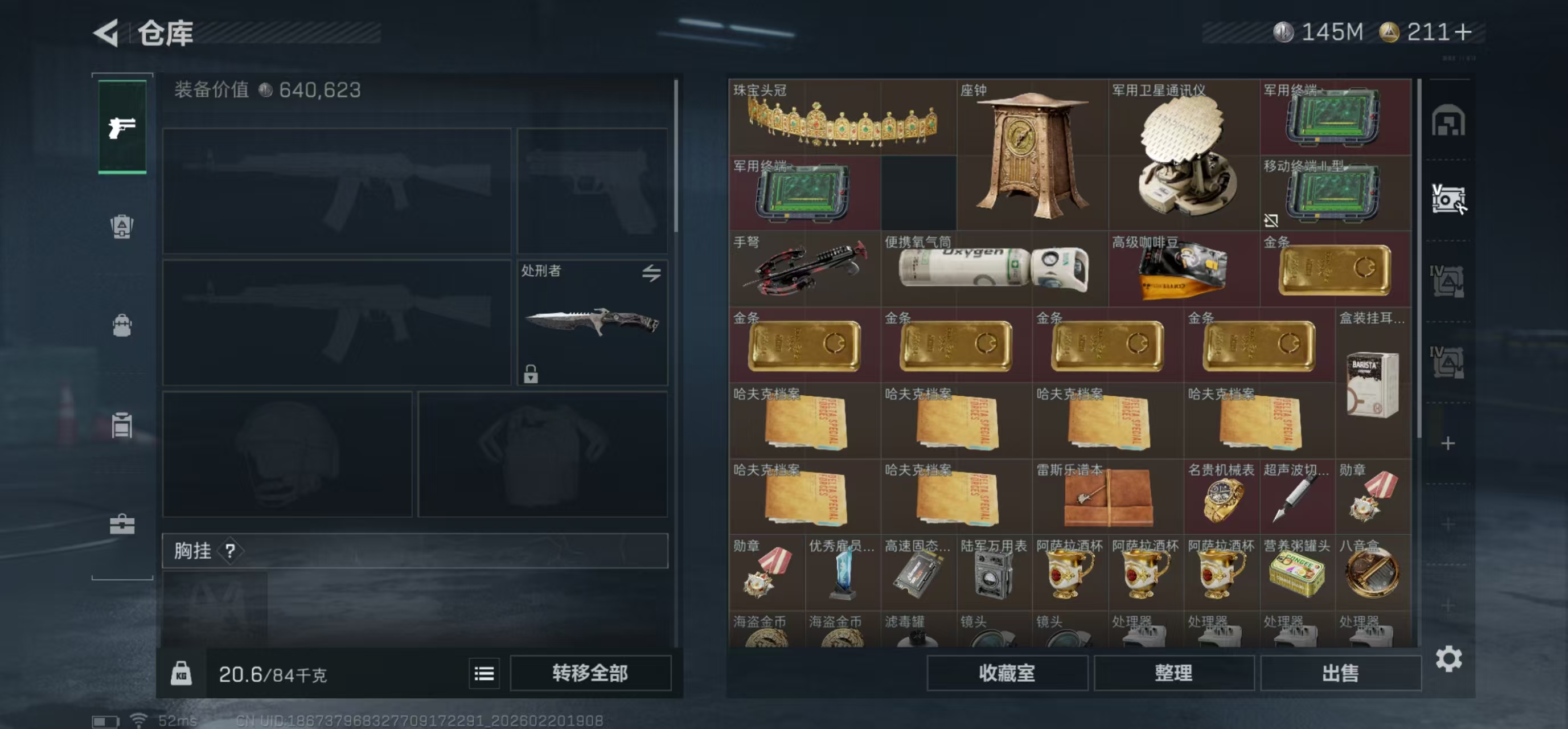
Task: Expand a new storage slot with plus icon
Action: point(1448,443)
